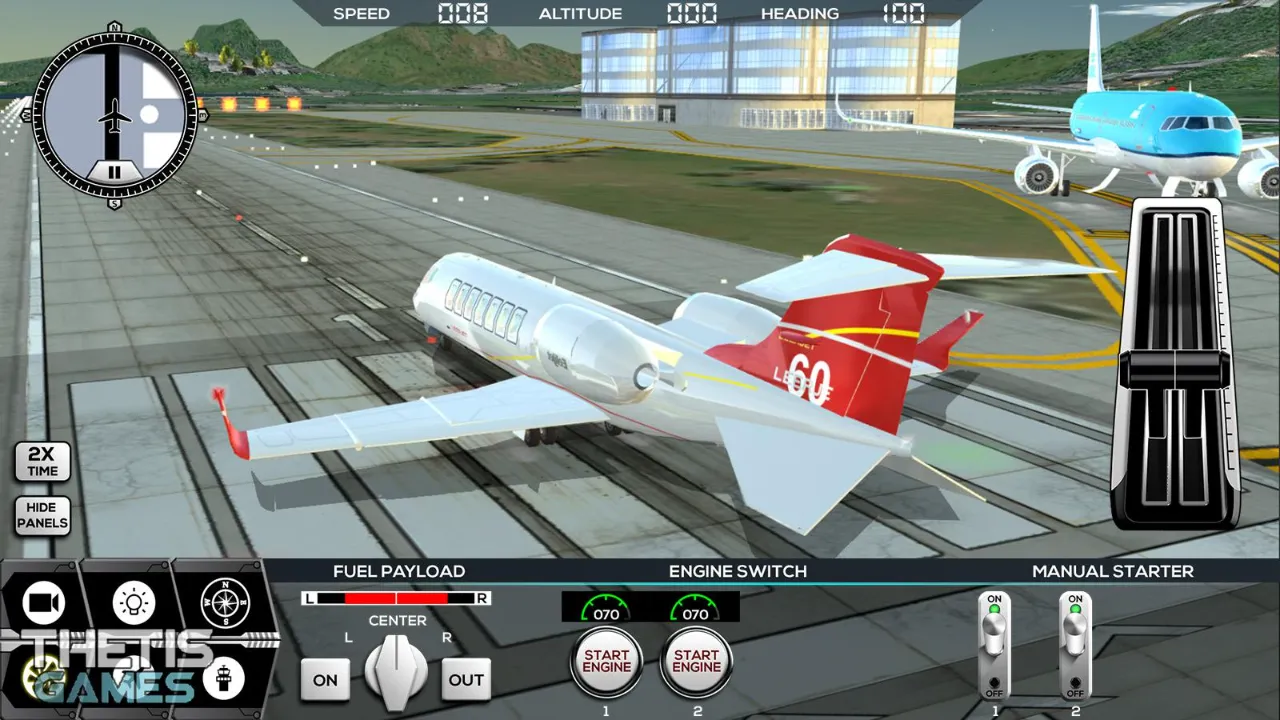
Task: Toggle aircraft lights with the lightbulb icon
Action: click(x=133, y=602)
